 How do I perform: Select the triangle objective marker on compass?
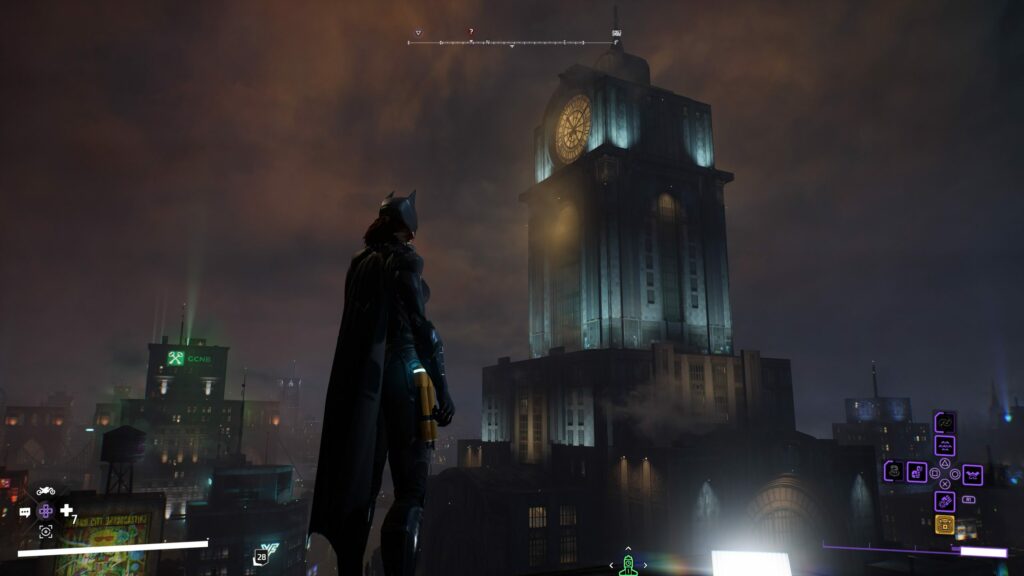pyautogui.click(x=418, y=33)
